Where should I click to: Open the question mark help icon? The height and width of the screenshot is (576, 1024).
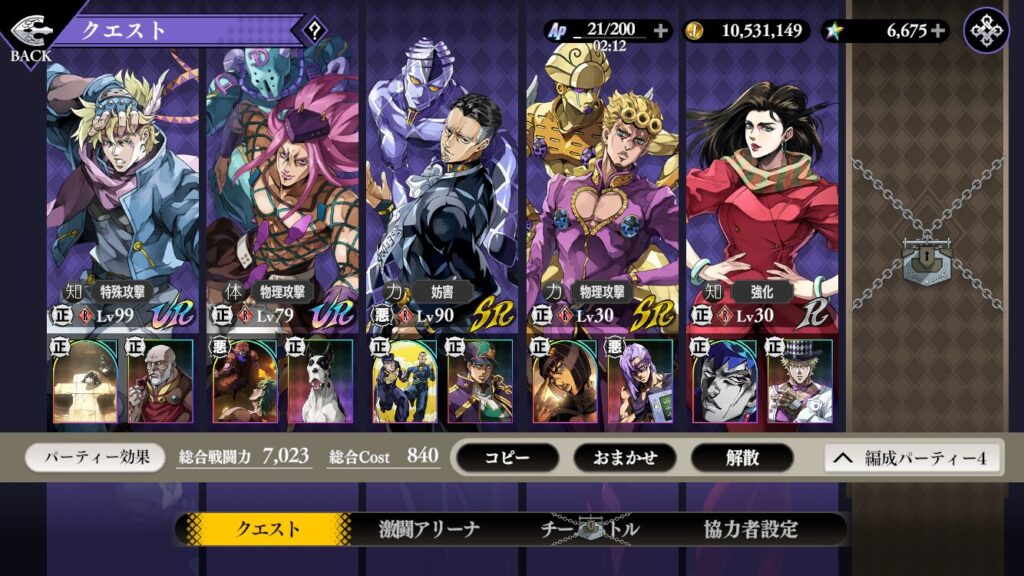point(315,30)
